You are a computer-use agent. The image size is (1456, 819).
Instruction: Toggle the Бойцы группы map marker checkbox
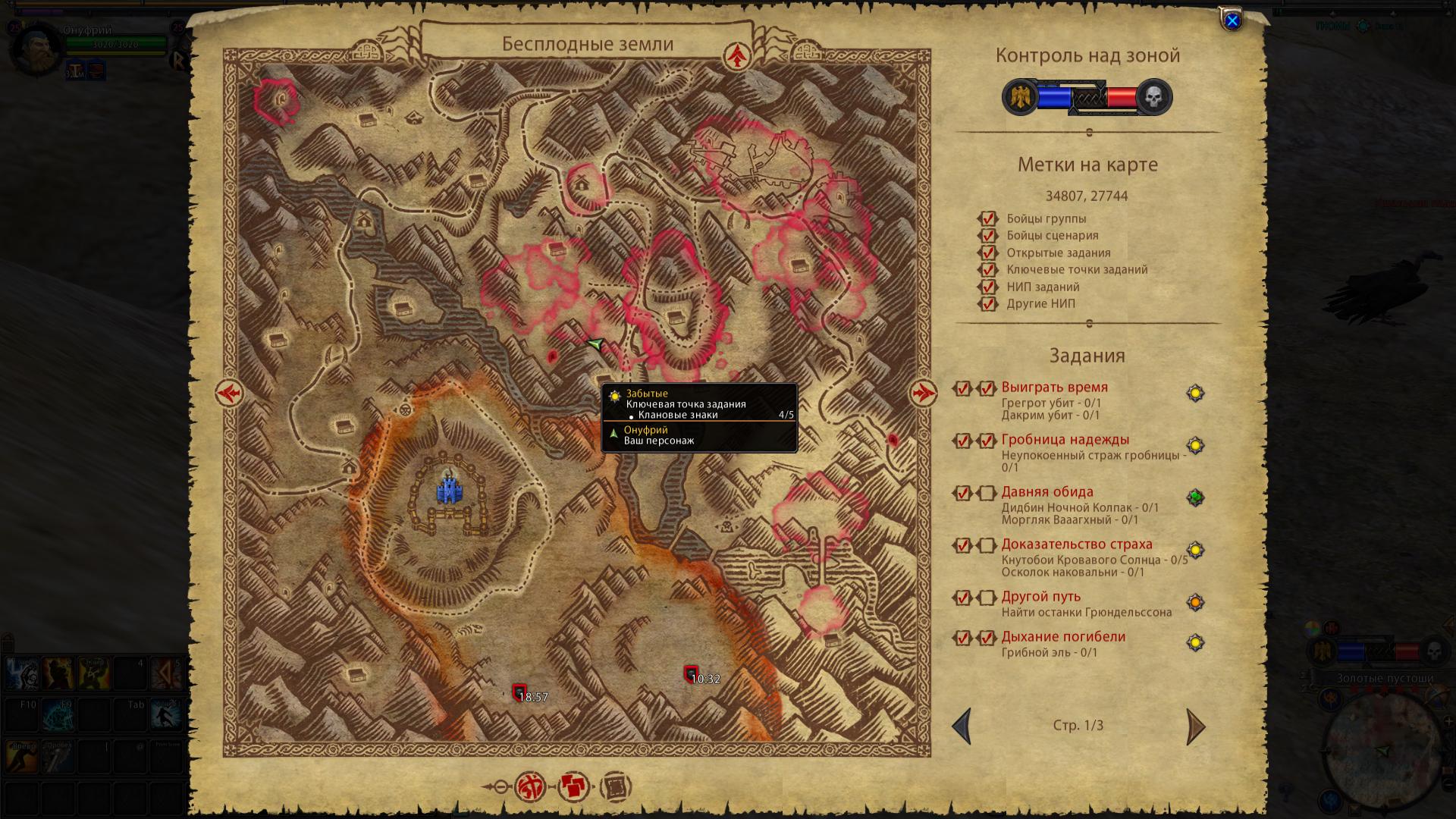[x=987, y=218]
